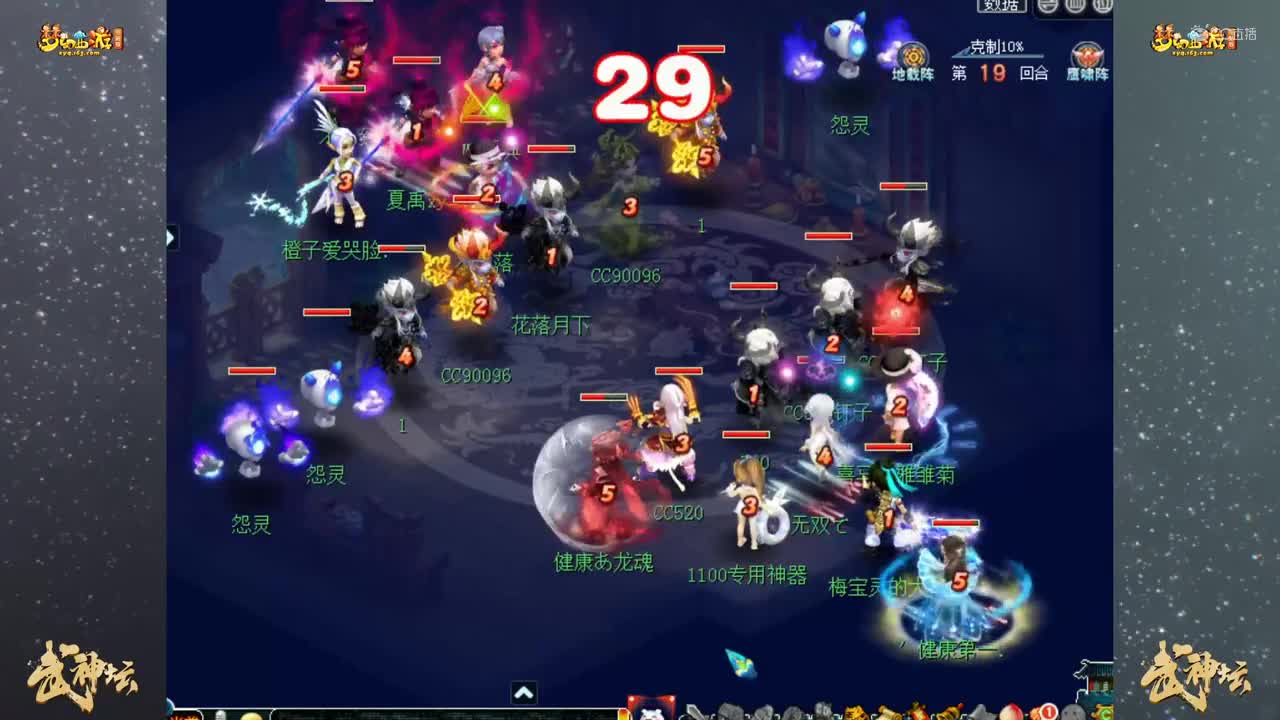Viewport: 1280px width, 720px height.
Task: Select the panda pet icon in the hotbar
Action: point(650,714)
